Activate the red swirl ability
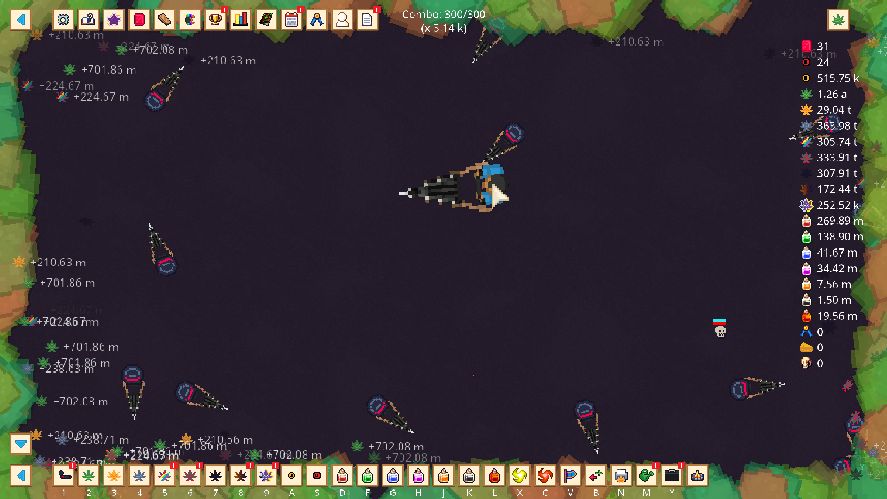This screenshot has height=499, width=887. pos(545,474)
